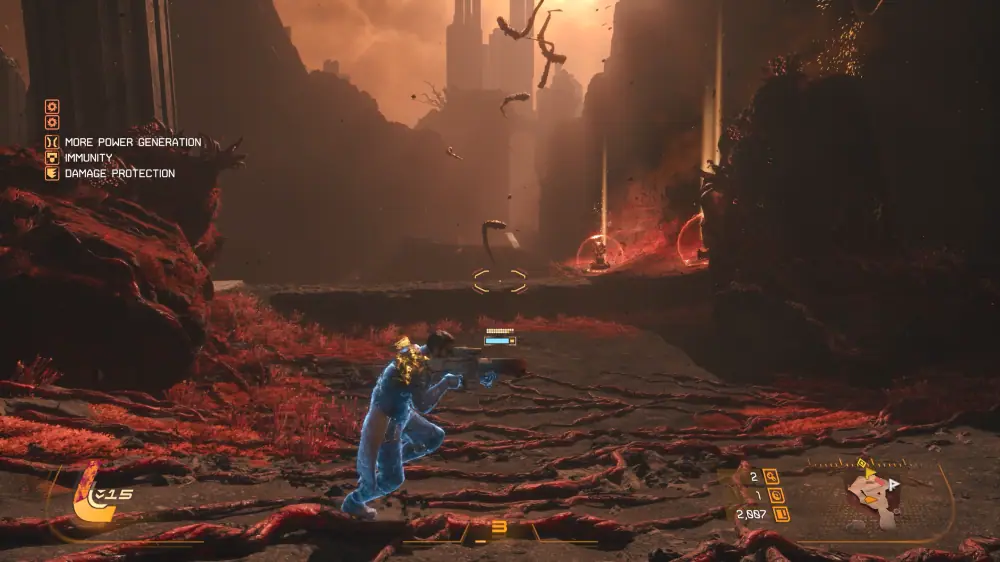The height and width of the screenshot is (562, 1000).
Task: Open the minimap
Action: coord(872,497)
